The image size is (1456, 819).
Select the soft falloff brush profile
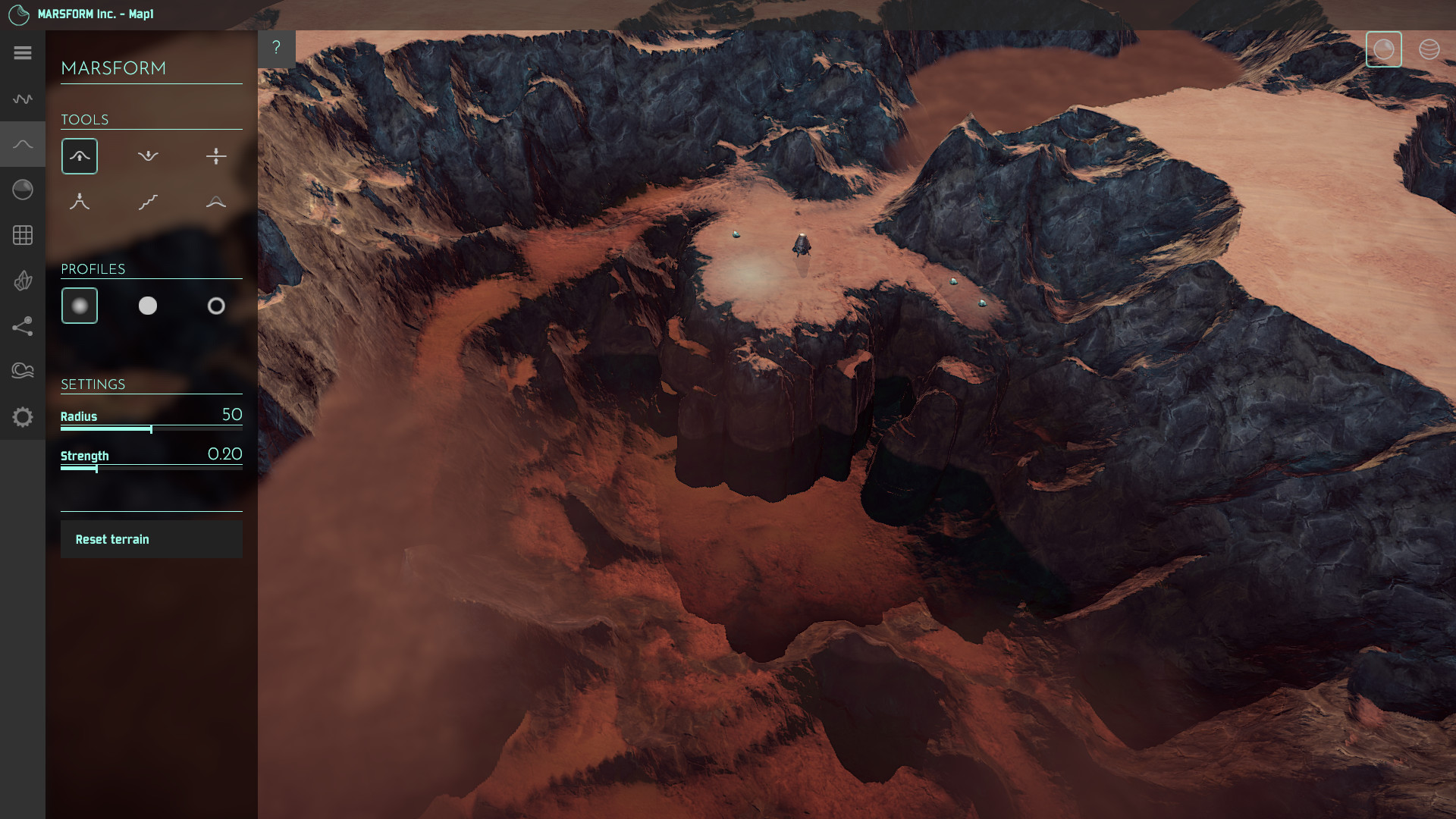click(79, 306)
